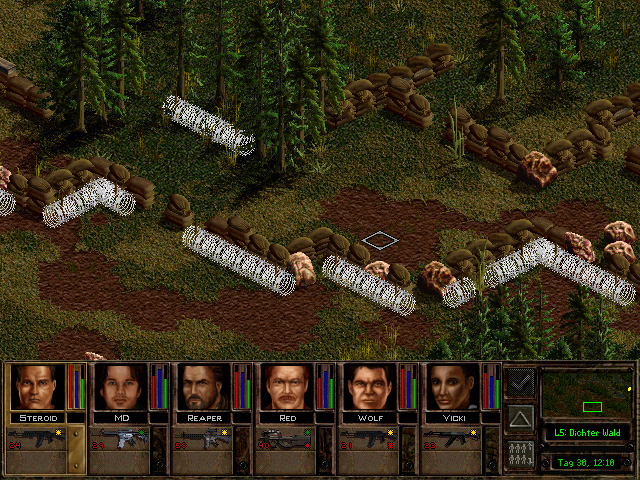
Task: Pick Wolf's portrait
Action: 371,387
